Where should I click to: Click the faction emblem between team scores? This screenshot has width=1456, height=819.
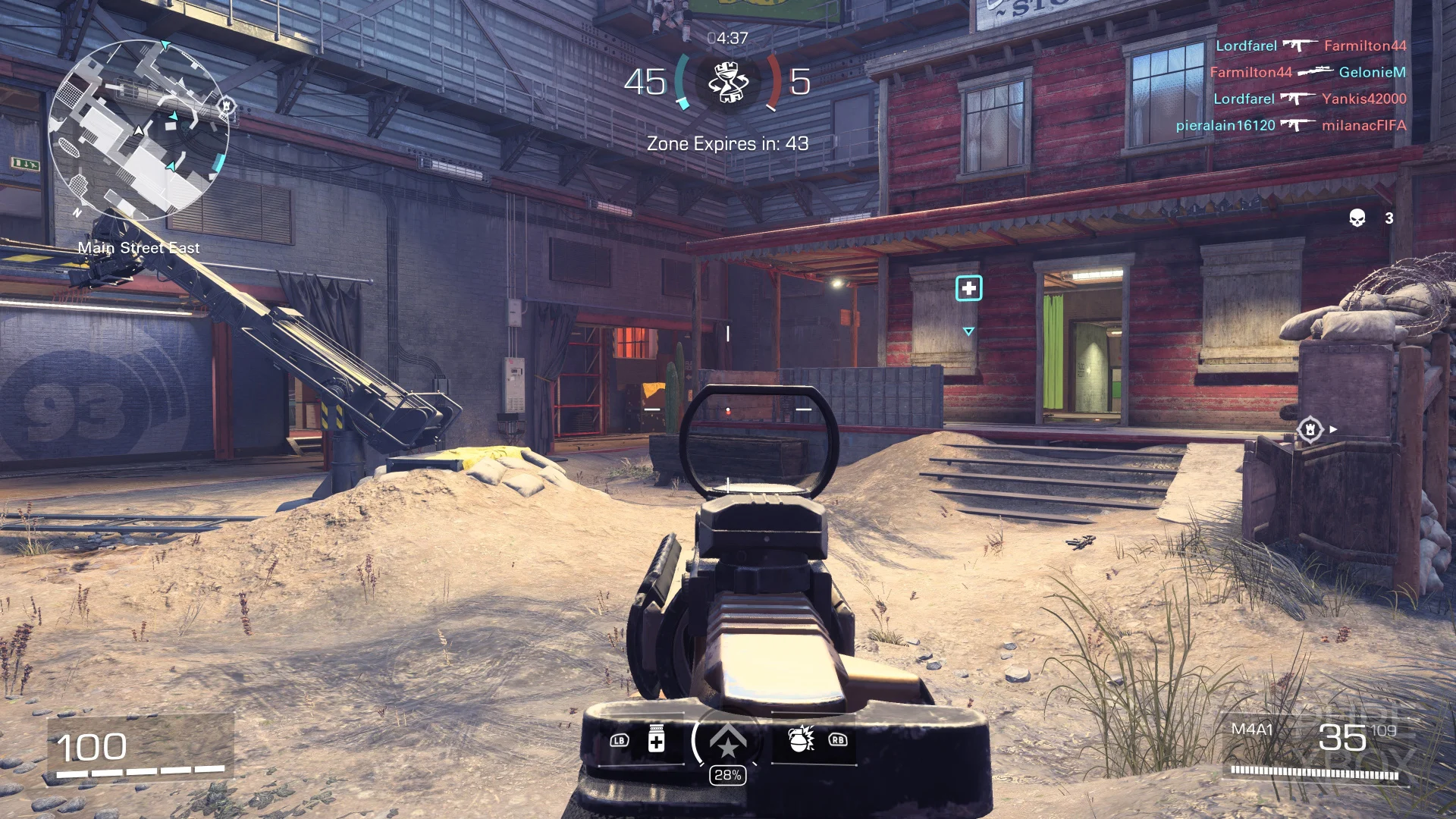click(x=727, y=82)
